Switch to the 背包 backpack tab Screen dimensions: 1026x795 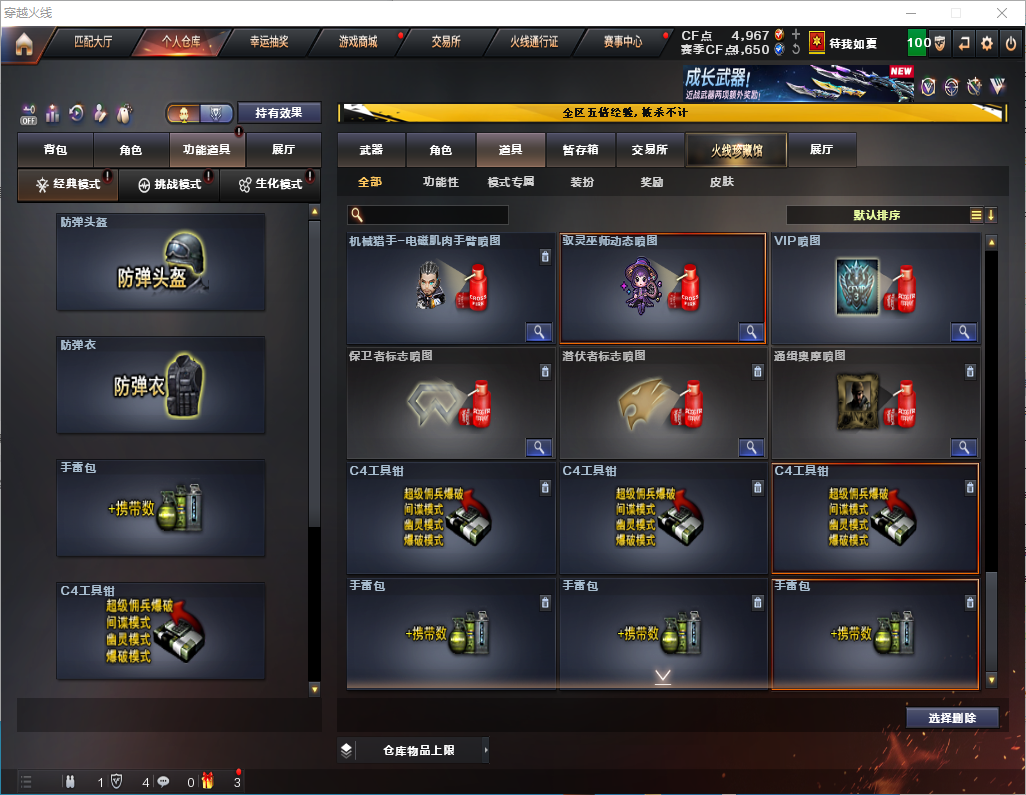click(x=56, y=150)
